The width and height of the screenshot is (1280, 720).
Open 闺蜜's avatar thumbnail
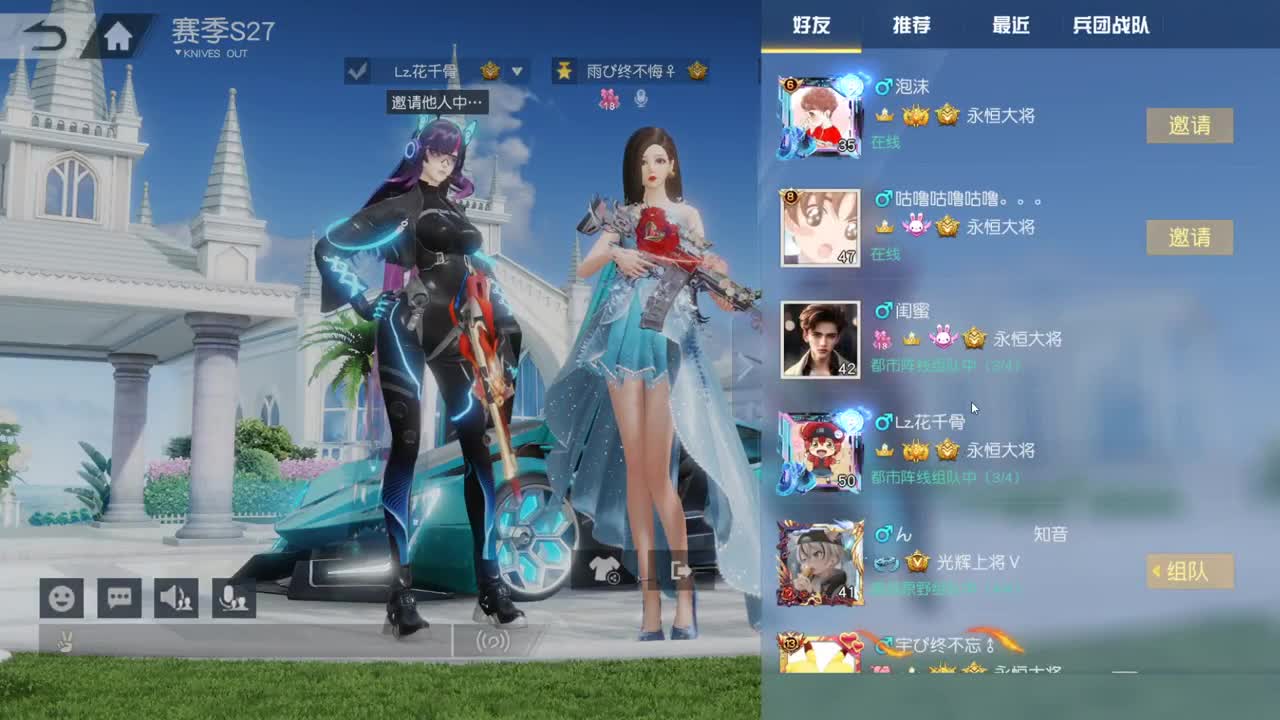[822, 339]
